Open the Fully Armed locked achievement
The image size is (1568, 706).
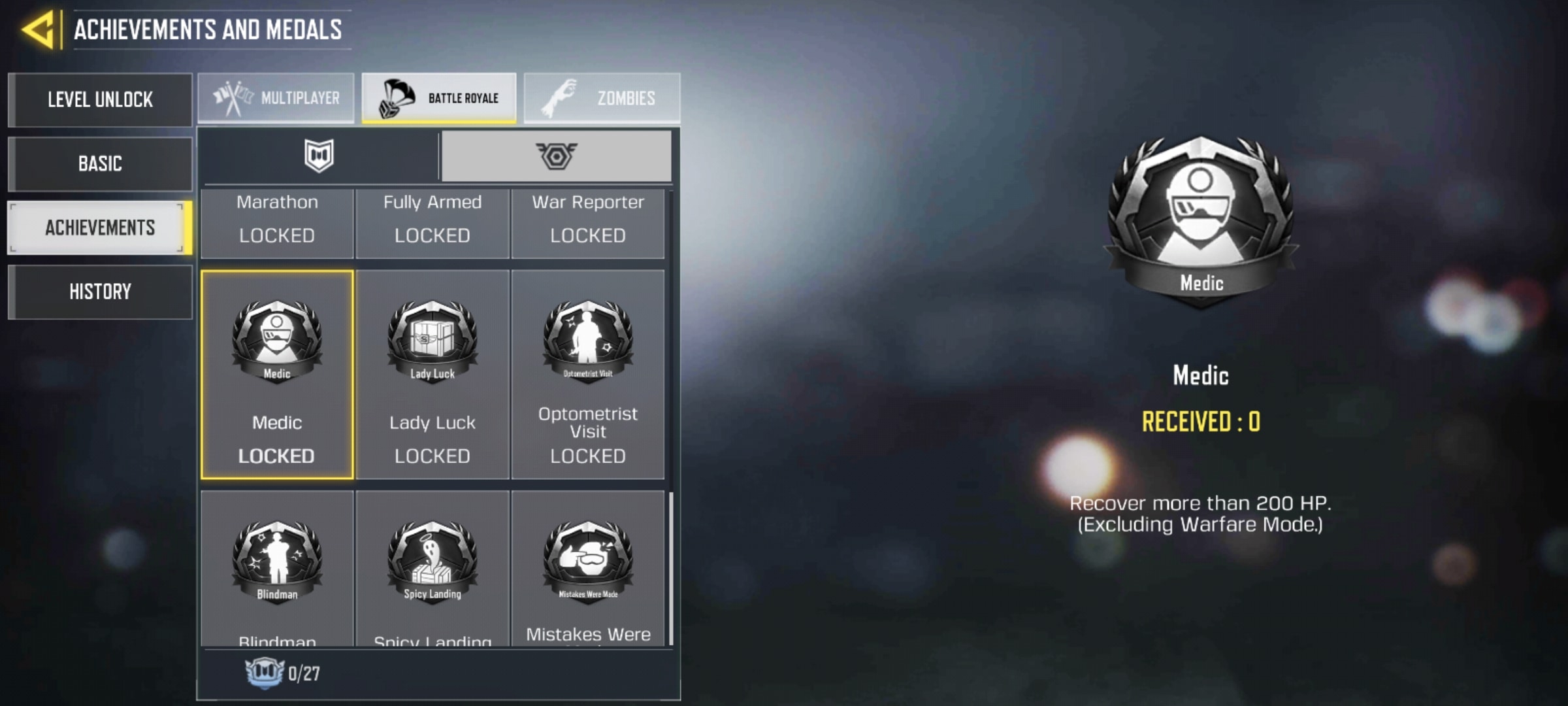[432, 222]
